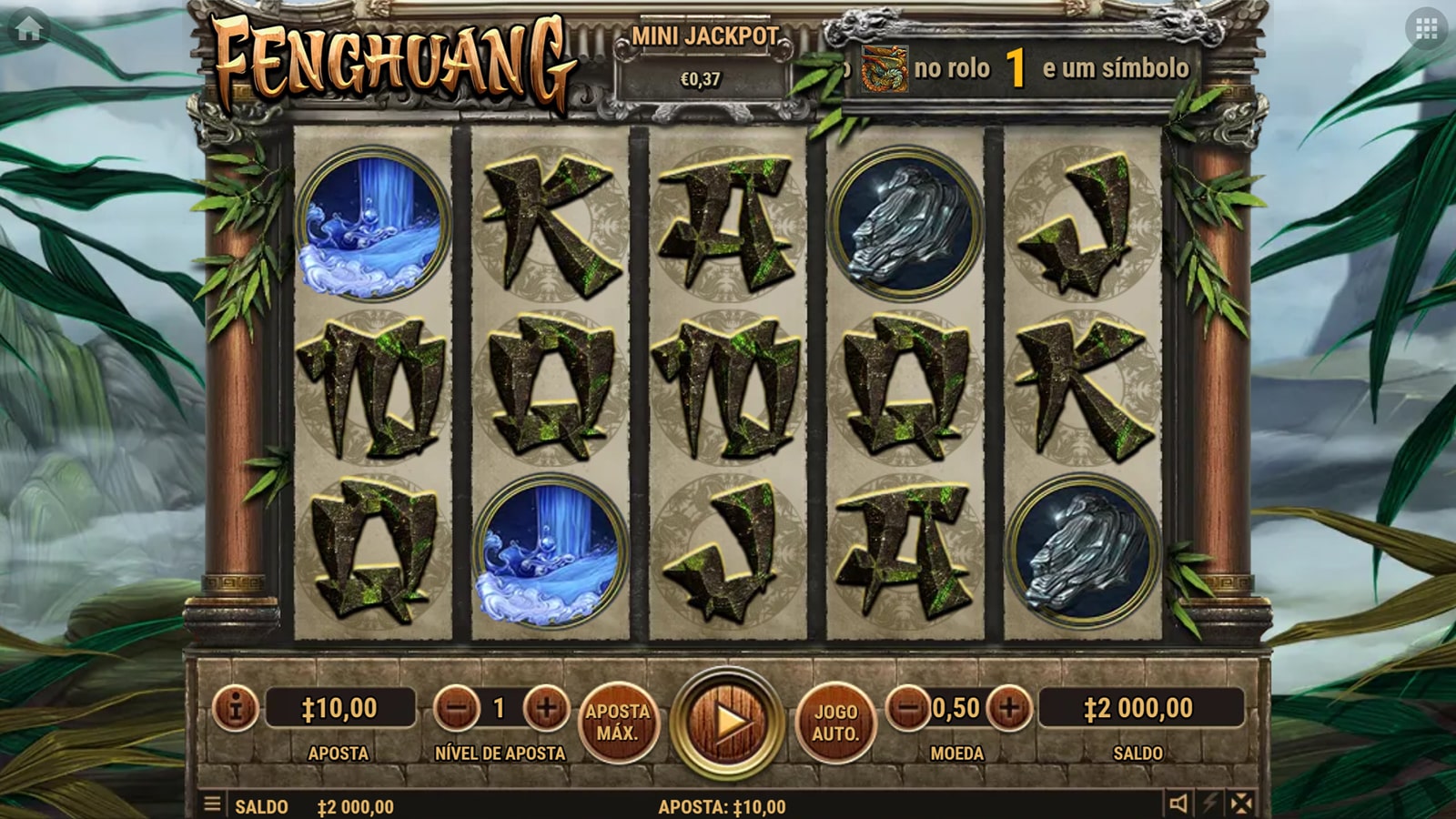
Task: Toggle the sound speaker icon
Action: tap(1178, 804)
